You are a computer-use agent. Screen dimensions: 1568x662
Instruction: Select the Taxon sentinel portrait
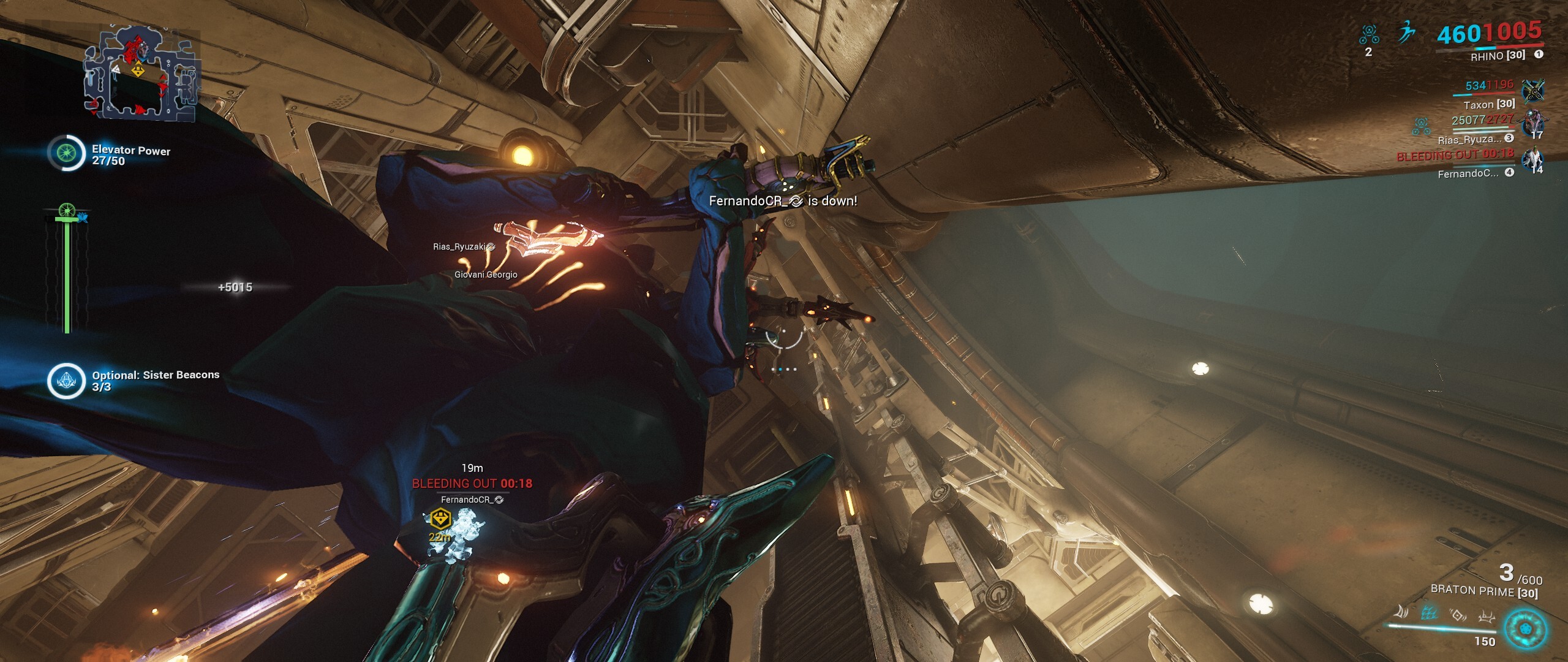[x=1533, y=91]
